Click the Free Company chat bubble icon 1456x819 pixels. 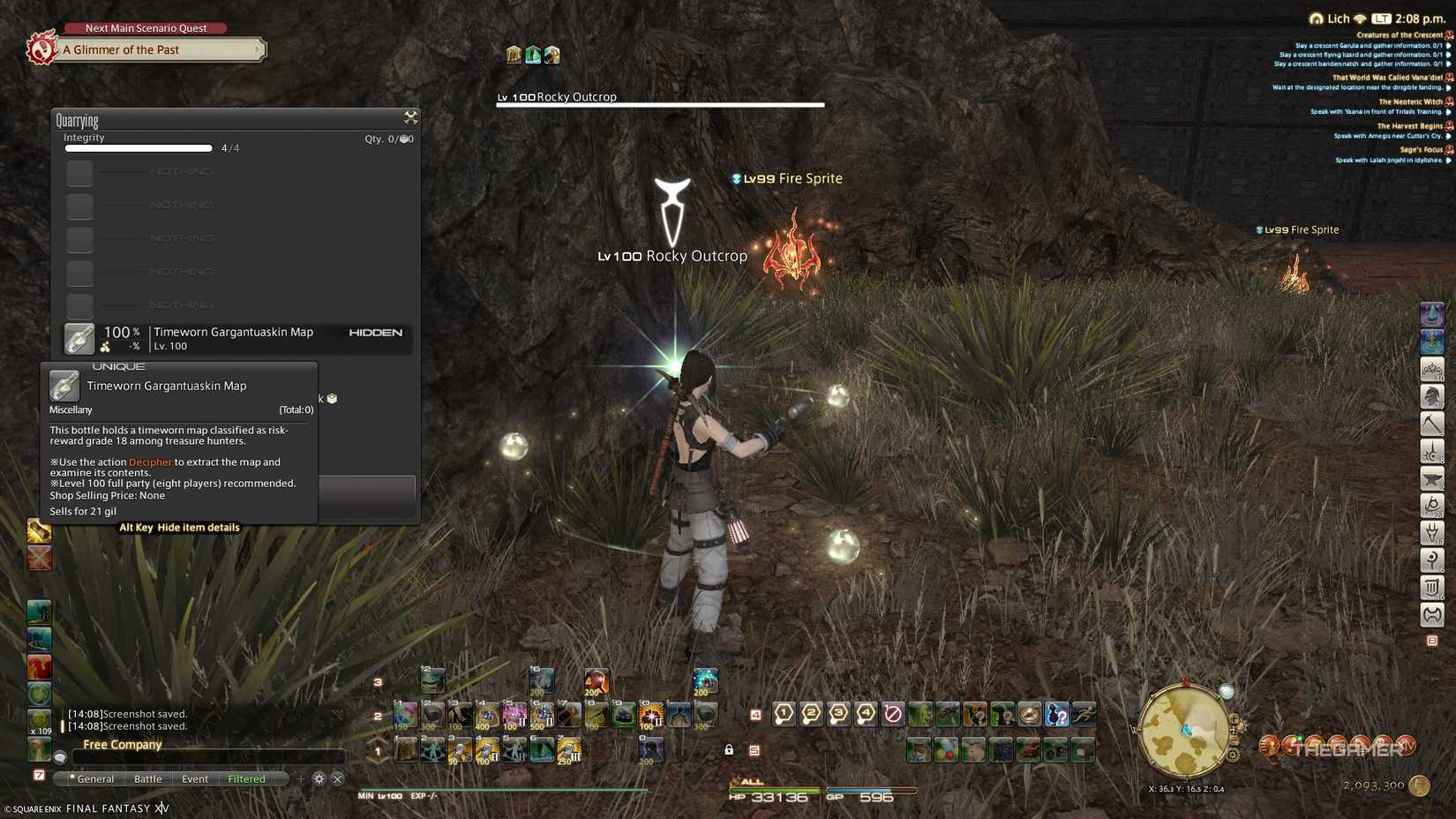59,756
